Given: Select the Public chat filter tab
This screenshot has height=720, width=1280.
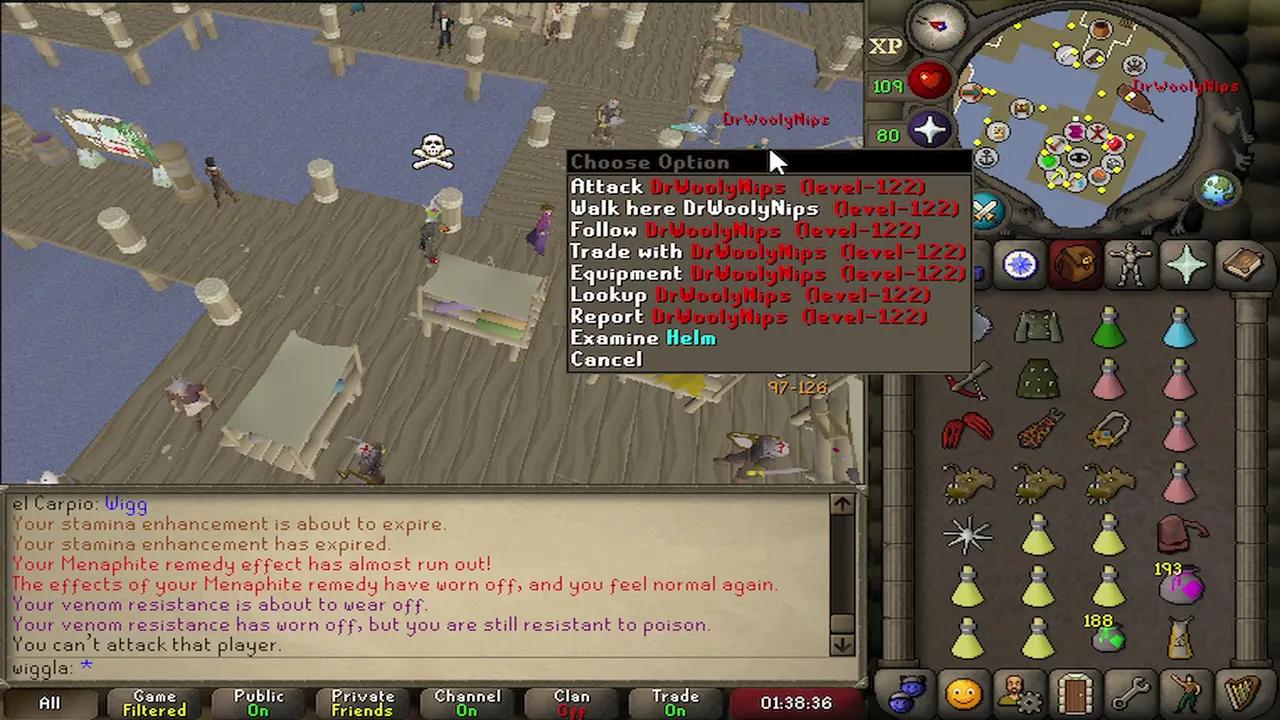Looking at the screenshot, I should click(258, 703).
